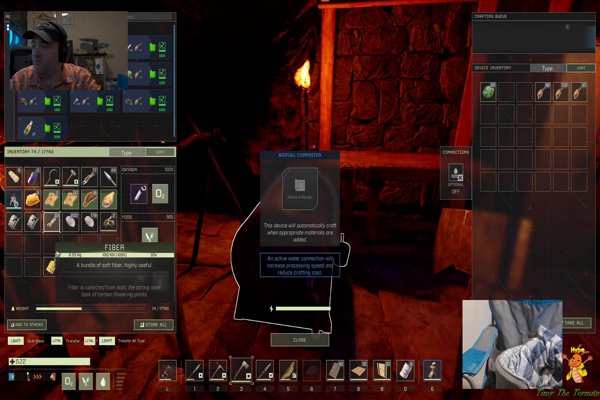
Task: Store all items into the device
Action: [152, 324]
